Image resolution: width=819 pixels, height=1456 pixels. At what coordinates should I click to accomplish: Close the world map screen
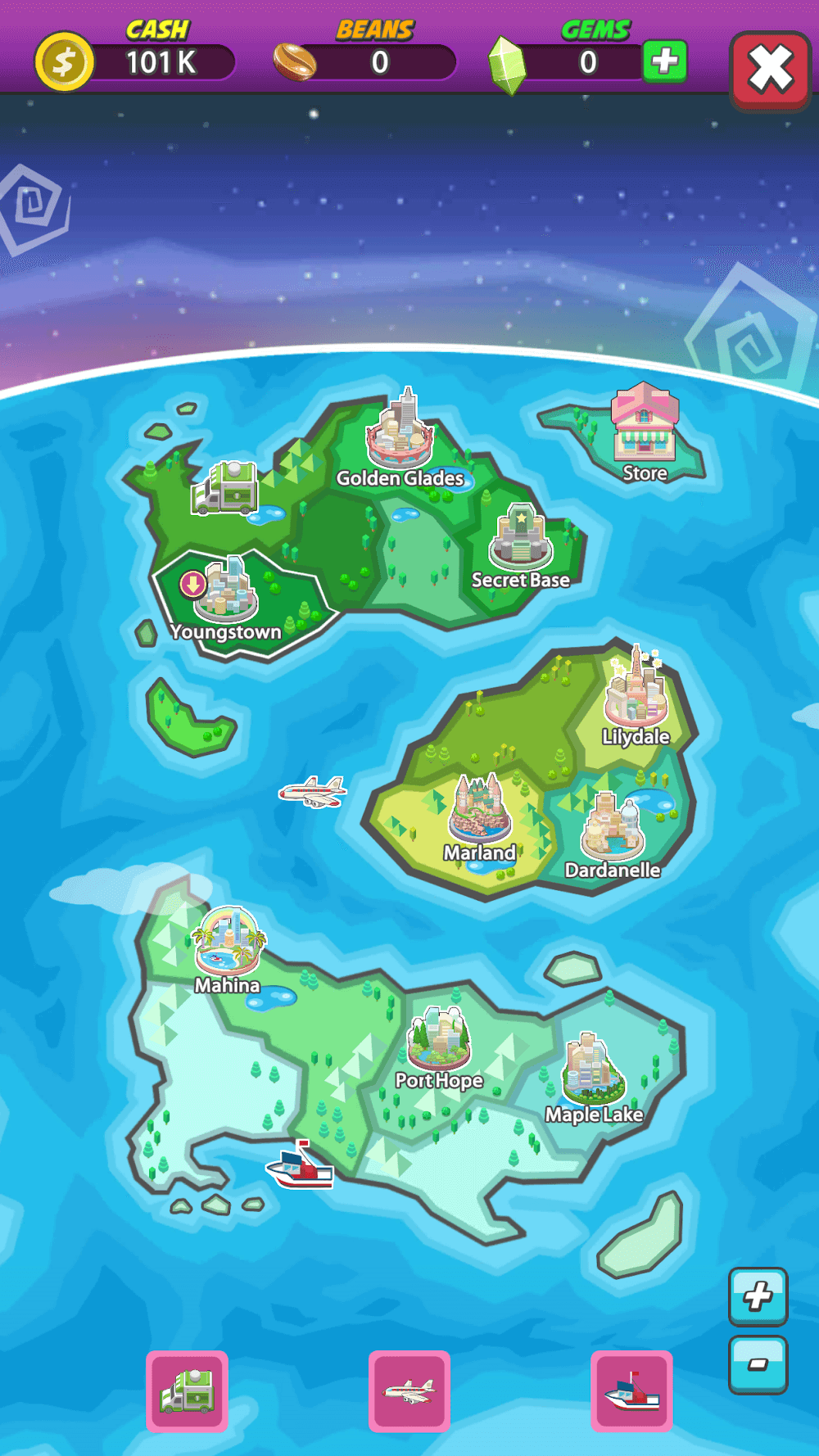pos(770,70)
